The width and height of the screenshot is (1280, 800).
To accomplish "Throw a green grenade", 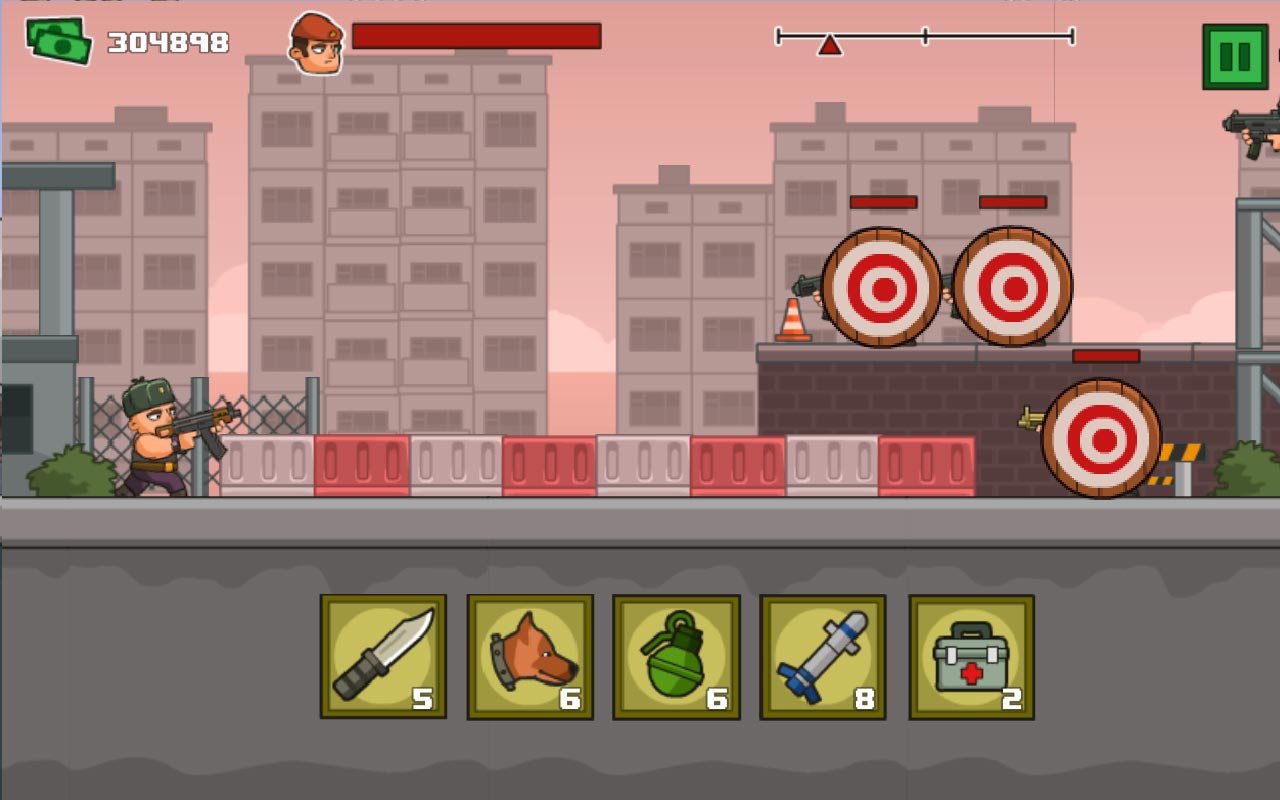I will tap(676, 657).
